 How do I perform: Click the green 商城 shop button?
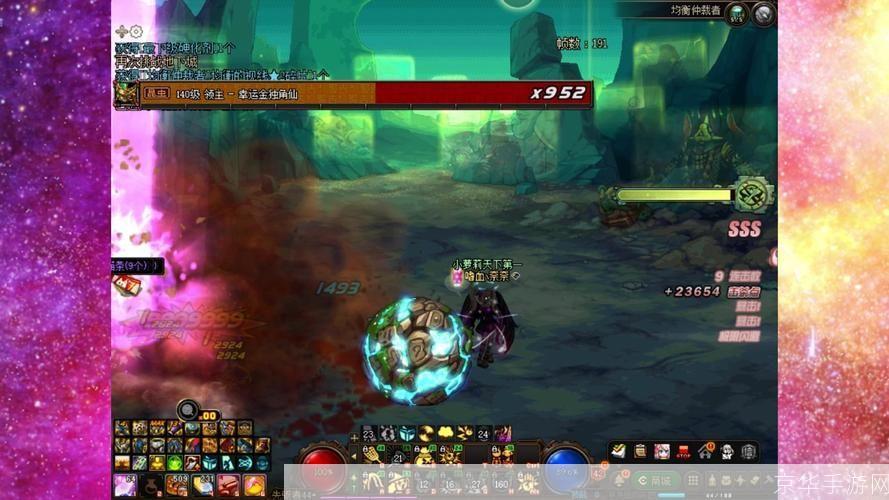click(x=655, y=481)
